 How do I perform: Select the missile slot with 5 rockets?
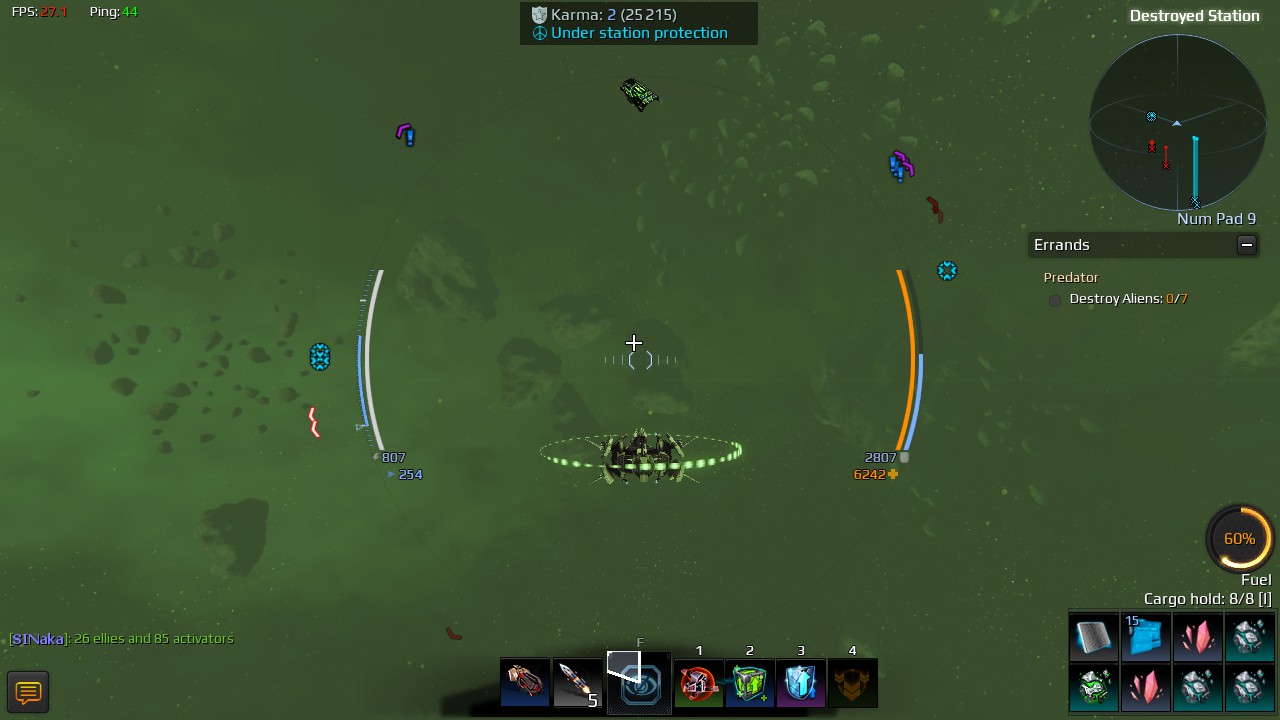coord(577,682)
